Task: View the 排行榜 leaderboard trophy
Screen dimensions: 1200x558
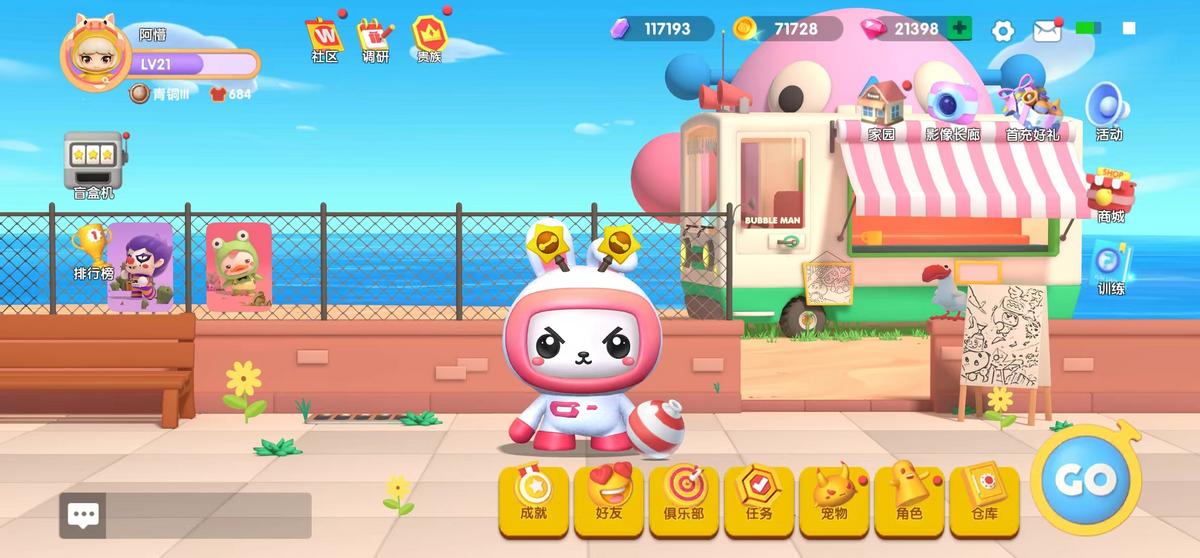Action: pyautogui.click(x=91, y=248)
